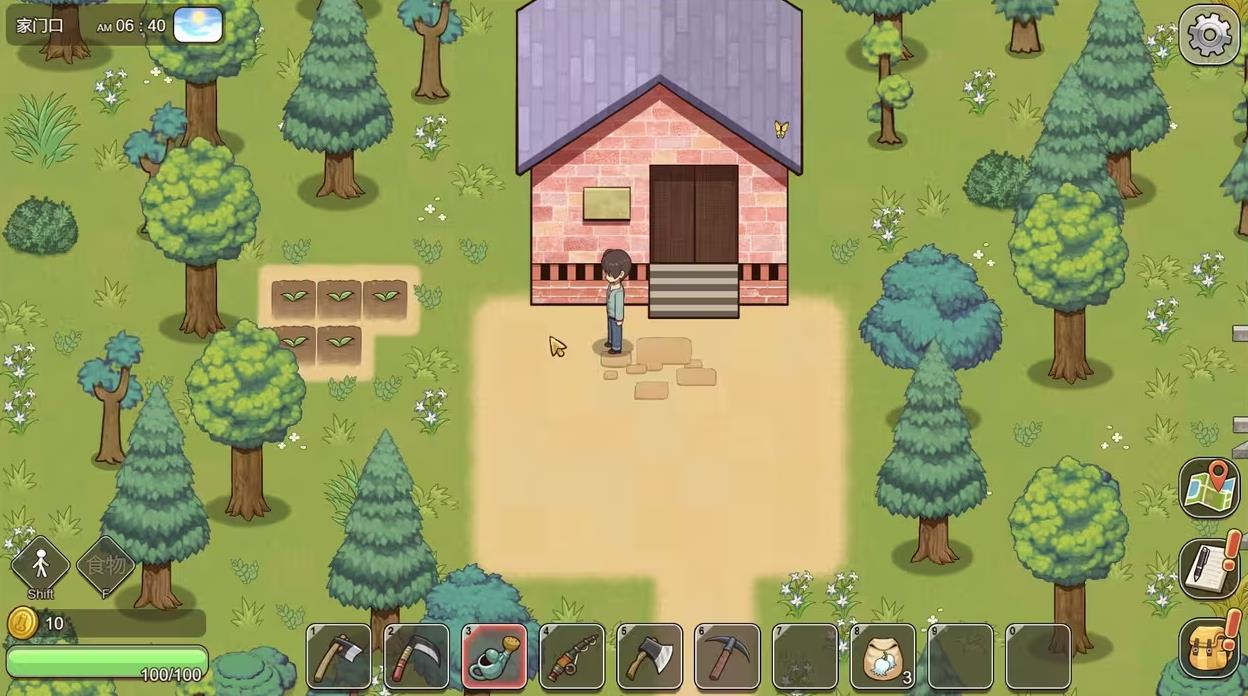Image resolution: width=1248 pixels, height=696 pixels.
Task: Click the 食物 food button
Action: 105,565
